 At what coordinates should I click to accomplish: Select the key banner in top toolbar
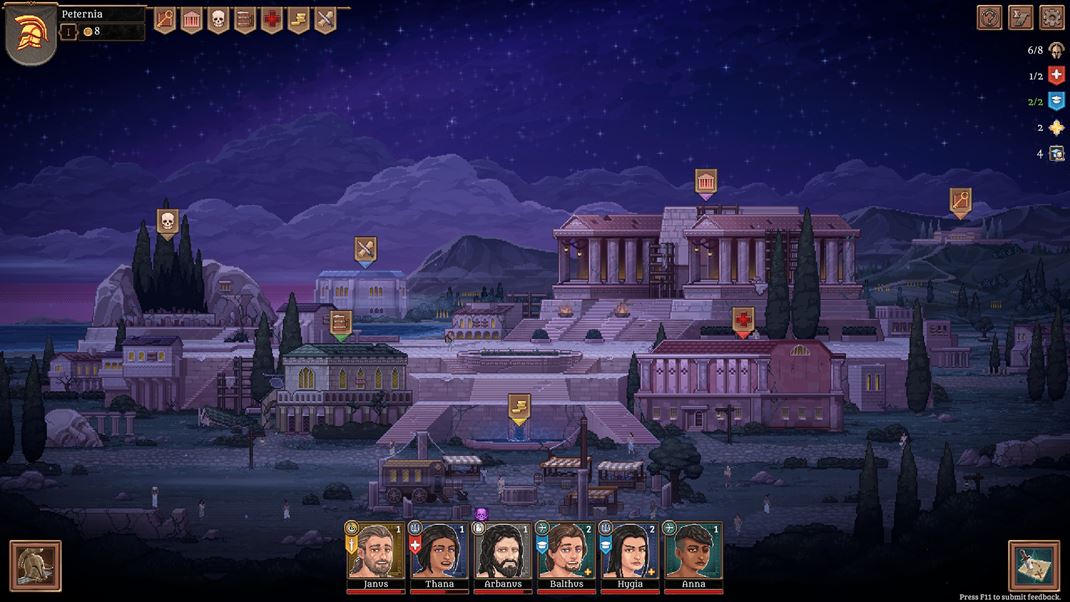(x=164, y=19)
